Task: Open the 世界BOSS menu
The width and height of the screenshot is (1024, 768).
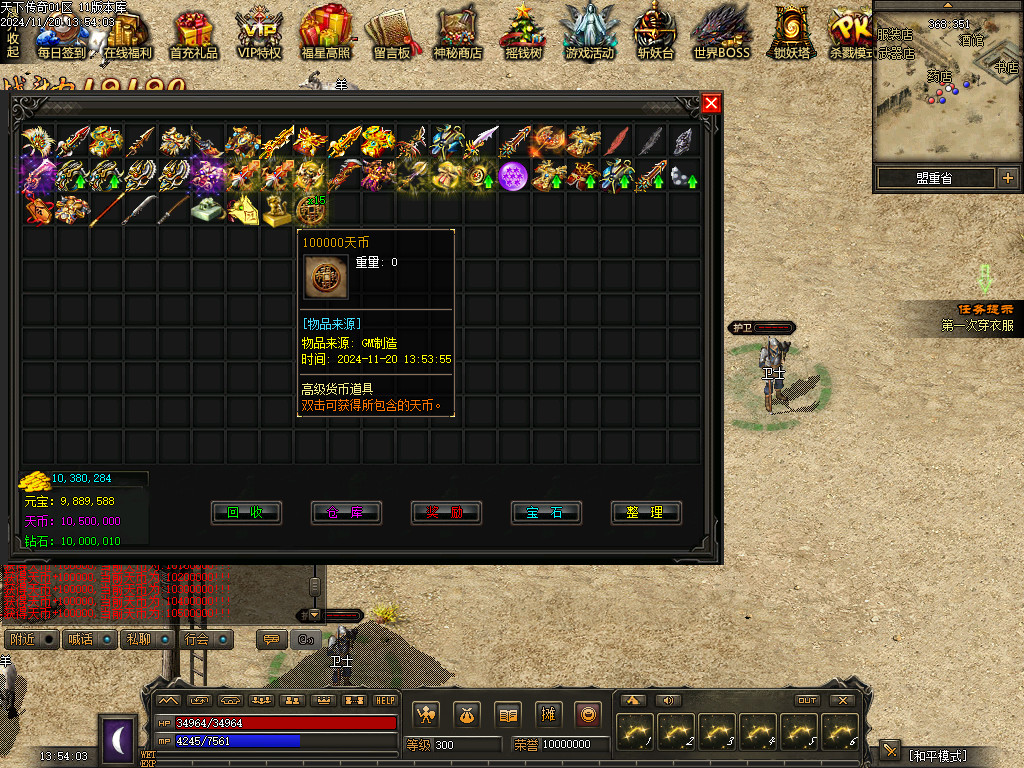Action: [x=721, y=35]
